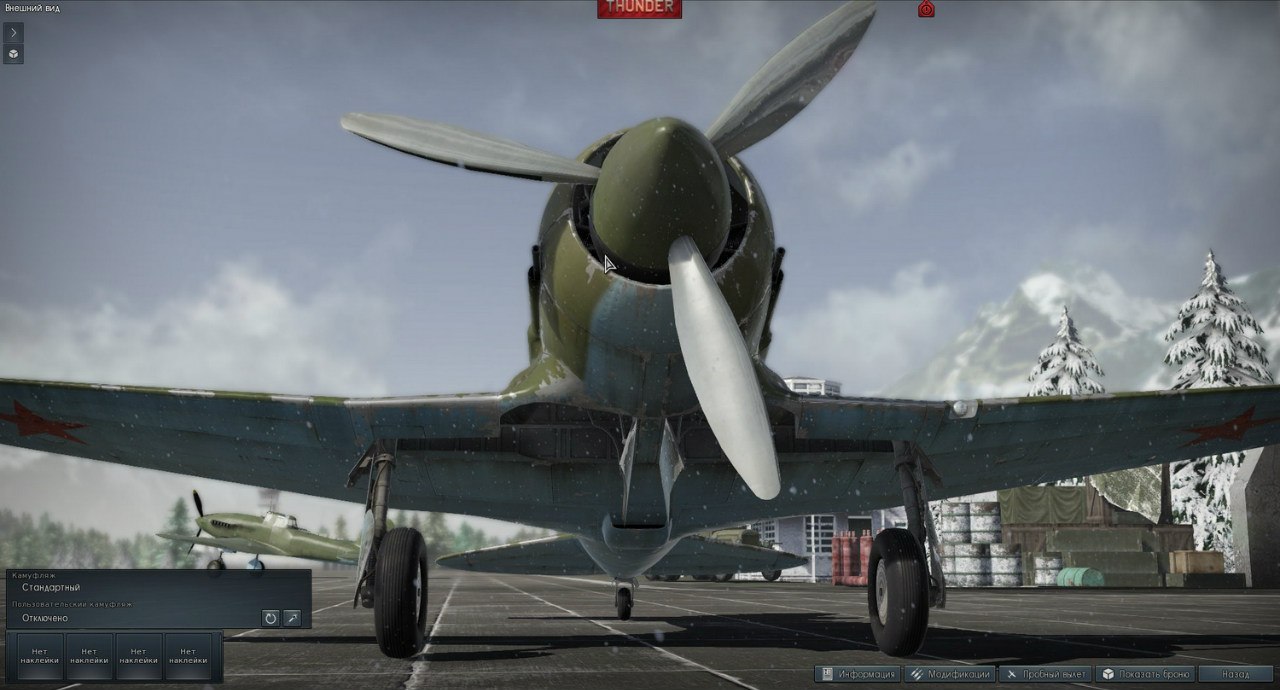Start a Пробный вылет test flight
1280x690 pixels.
click(x=1043, y=674)
